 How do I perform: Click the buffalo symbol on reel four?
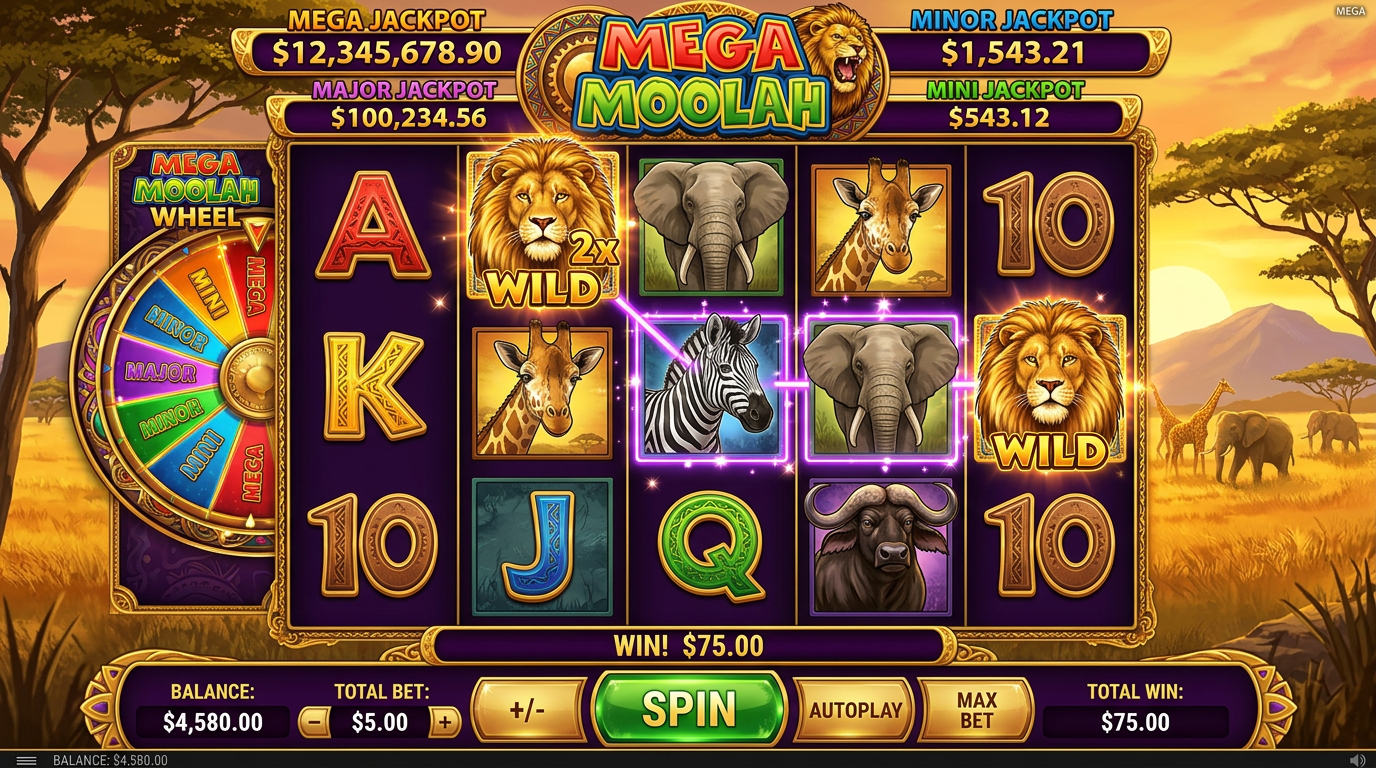pyautogui.click(x=880, y=548)
